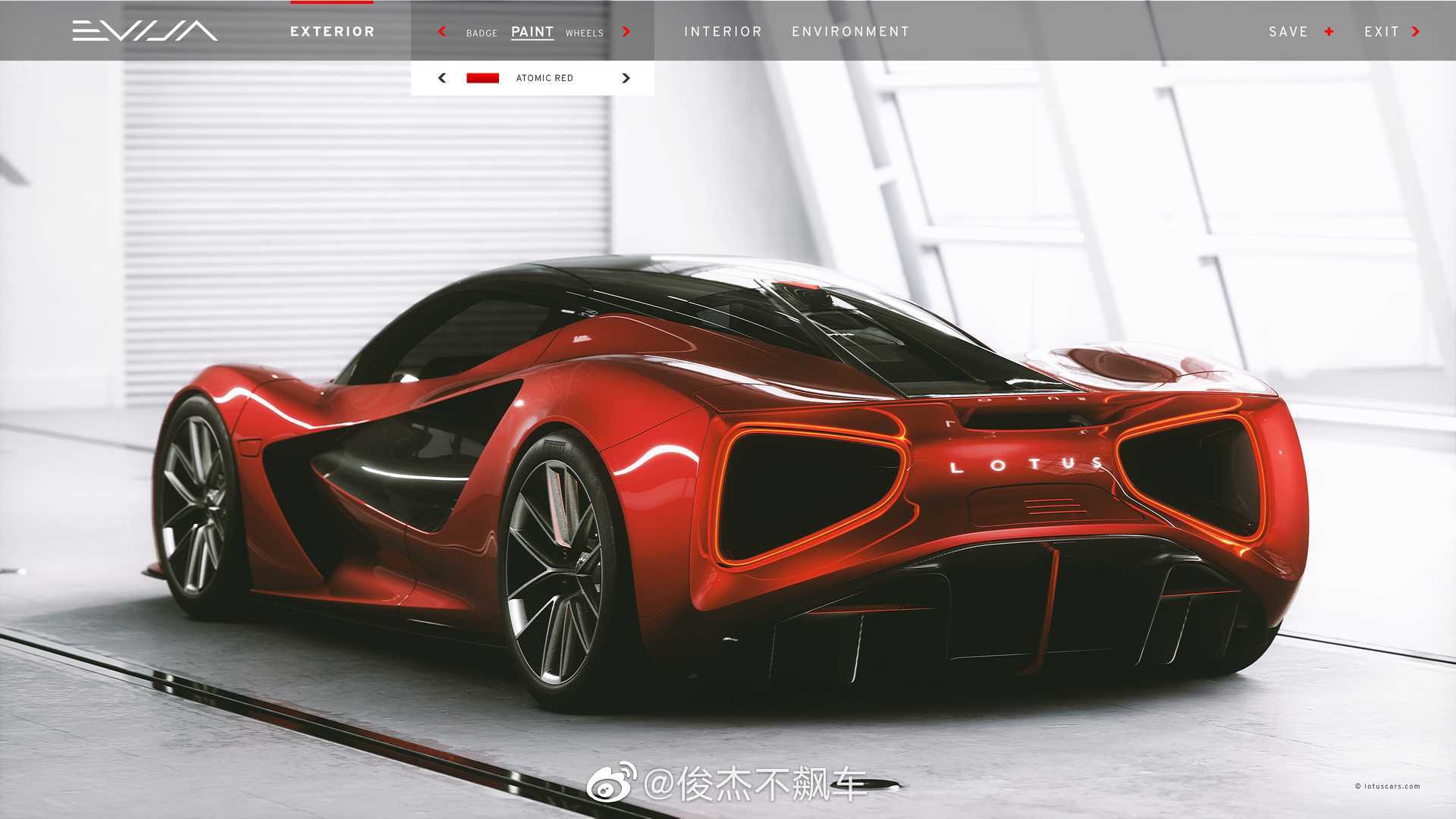Select the WHEELS category
The width and height of the screenshot is (1456, 819).
click(585, 33)
